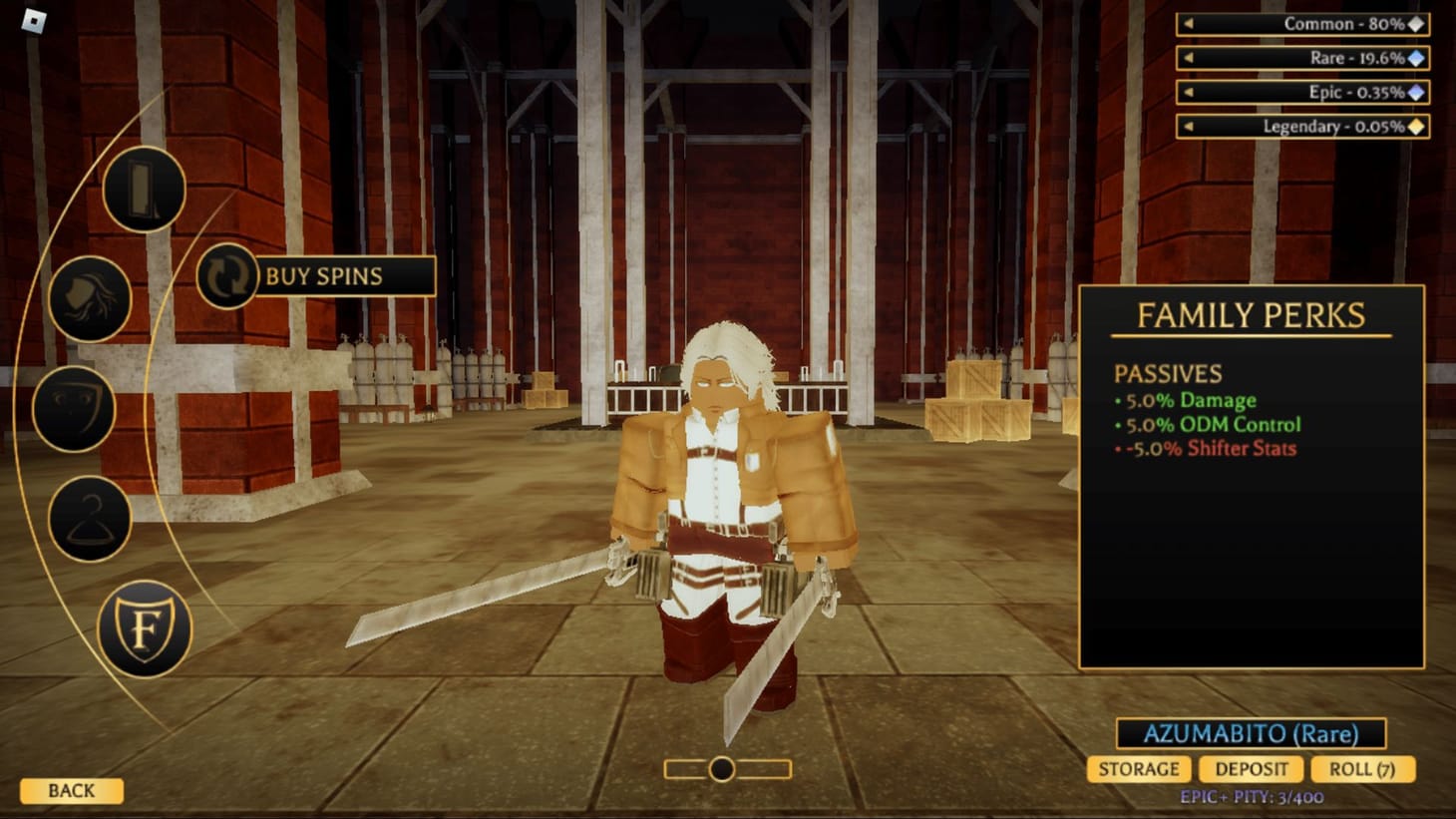Image resolution: width=1456 pixels, height=819 pixels.
Task: Expand the Legendary - 0.05% rarity arrow
Action: pyautogui.click(x=1187, y=127)
